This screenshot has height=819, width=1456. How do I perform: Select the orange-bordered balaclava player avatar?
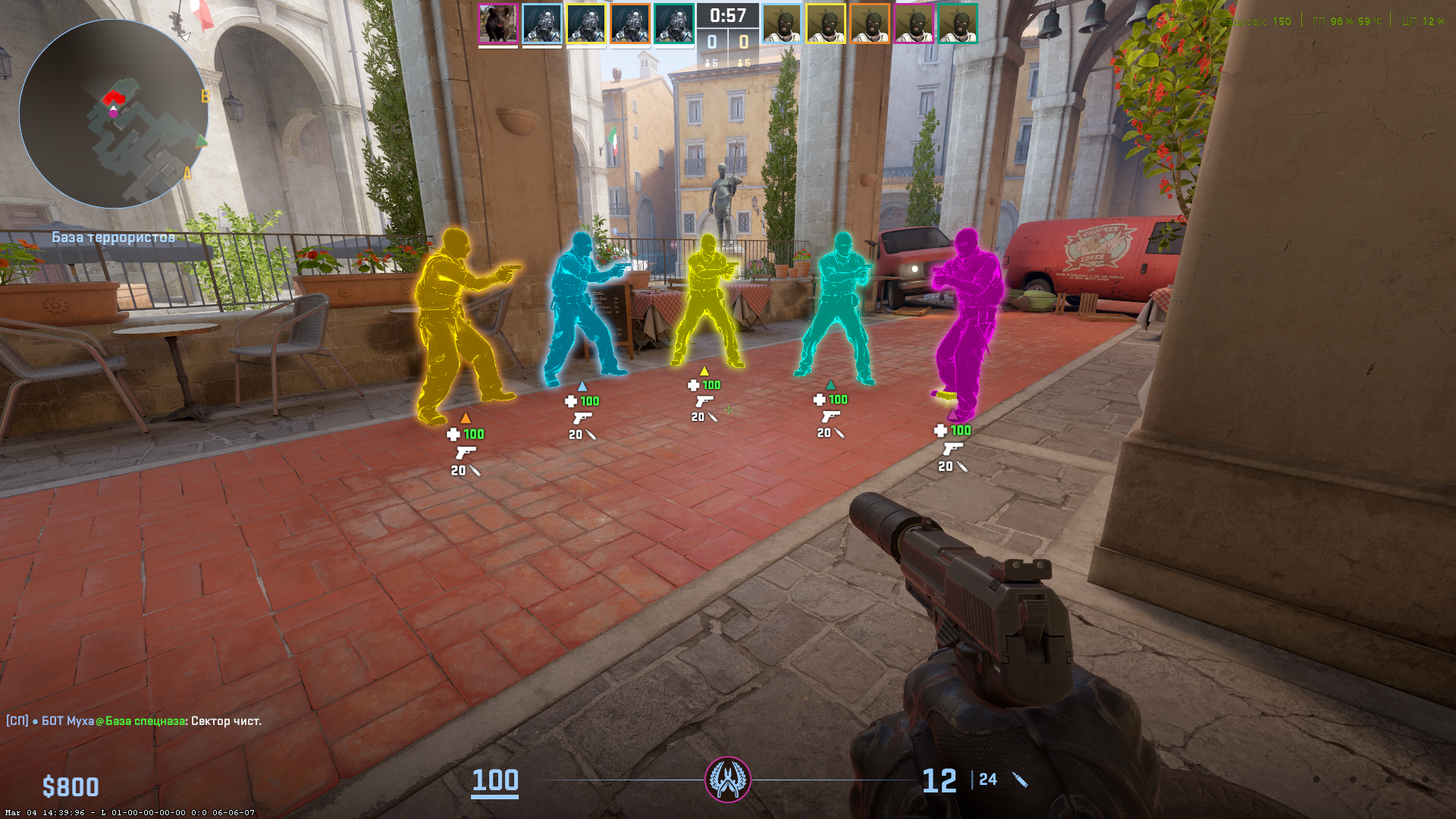(870, 24)
